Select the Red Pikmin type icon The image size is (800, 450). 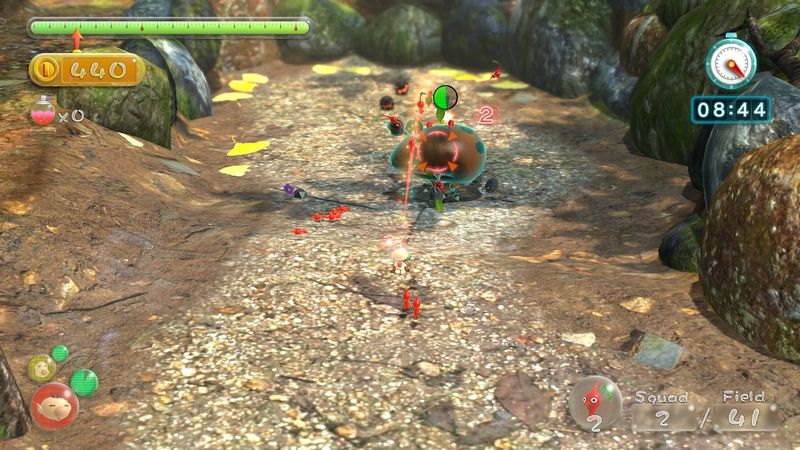pyautogui.click(x=595, y=402)
